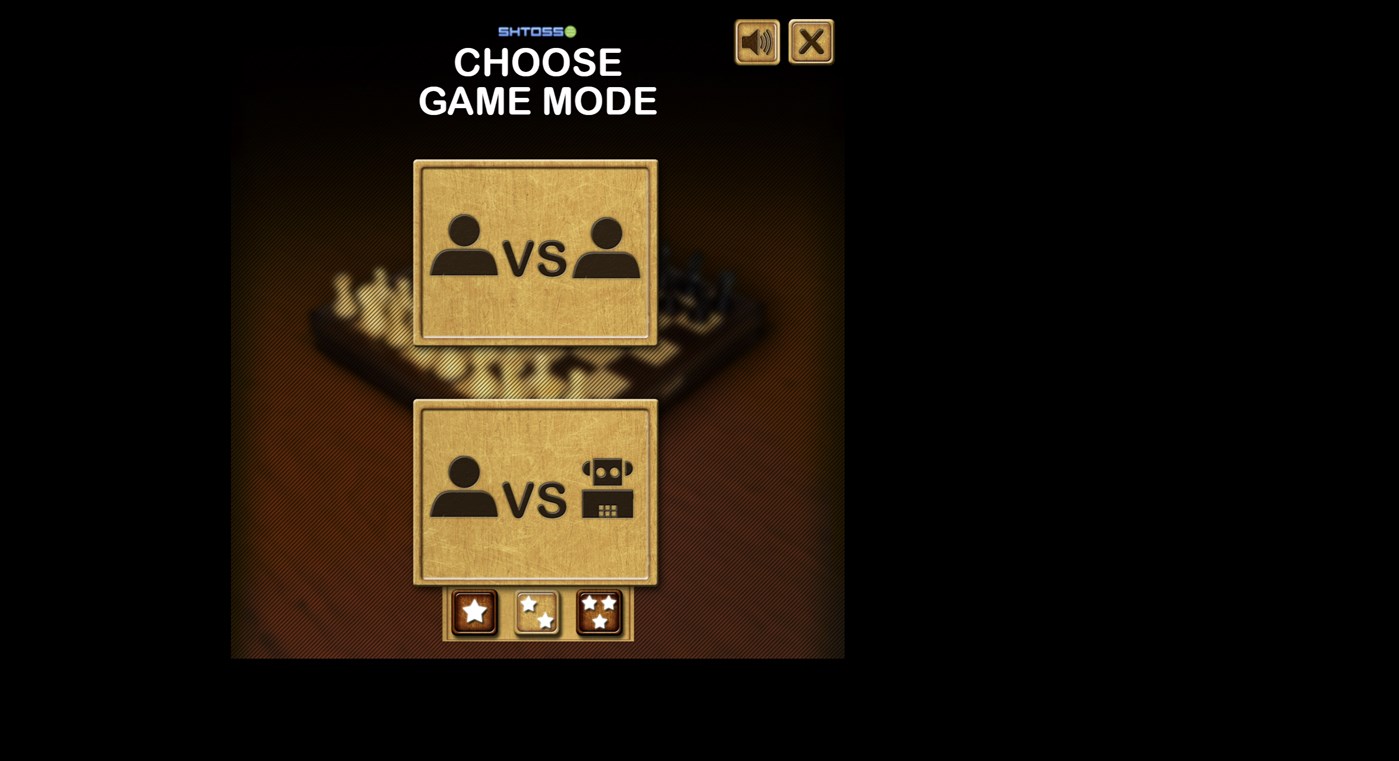Select the Player vs Computer mode

coord(535,490)
